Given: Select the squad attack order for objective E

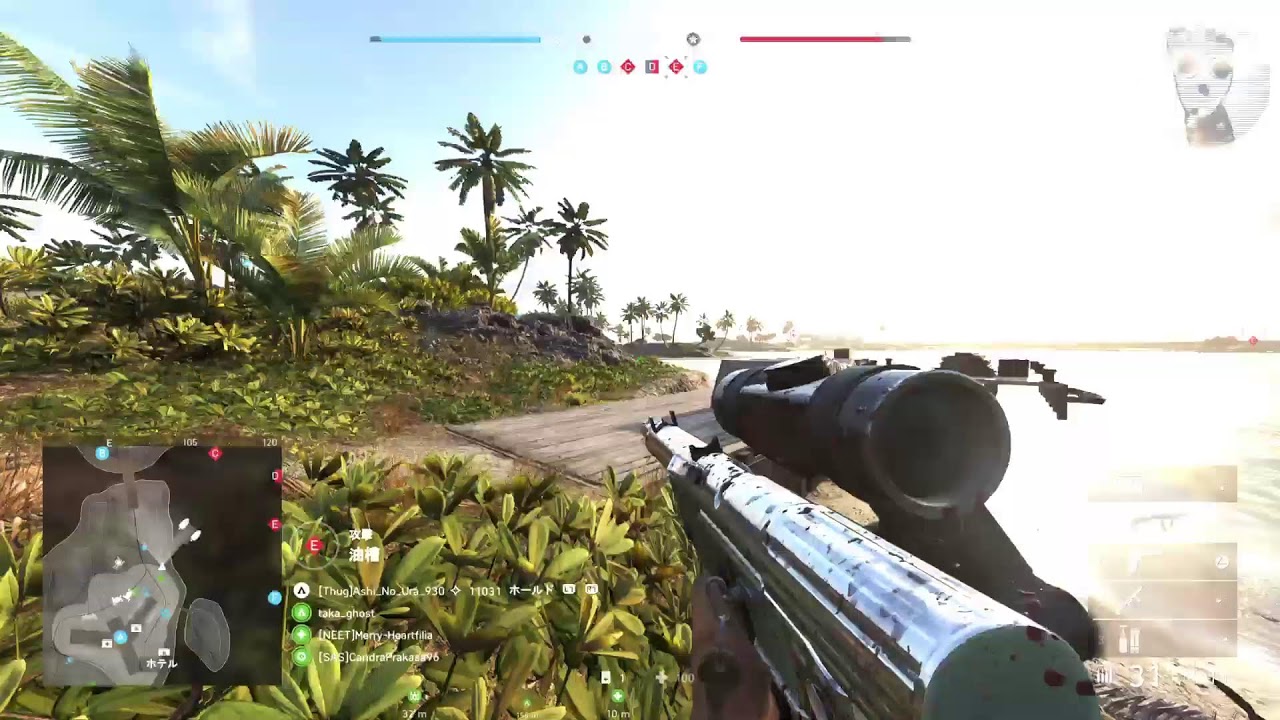Looking at the screenshot, I should point(315,545).
